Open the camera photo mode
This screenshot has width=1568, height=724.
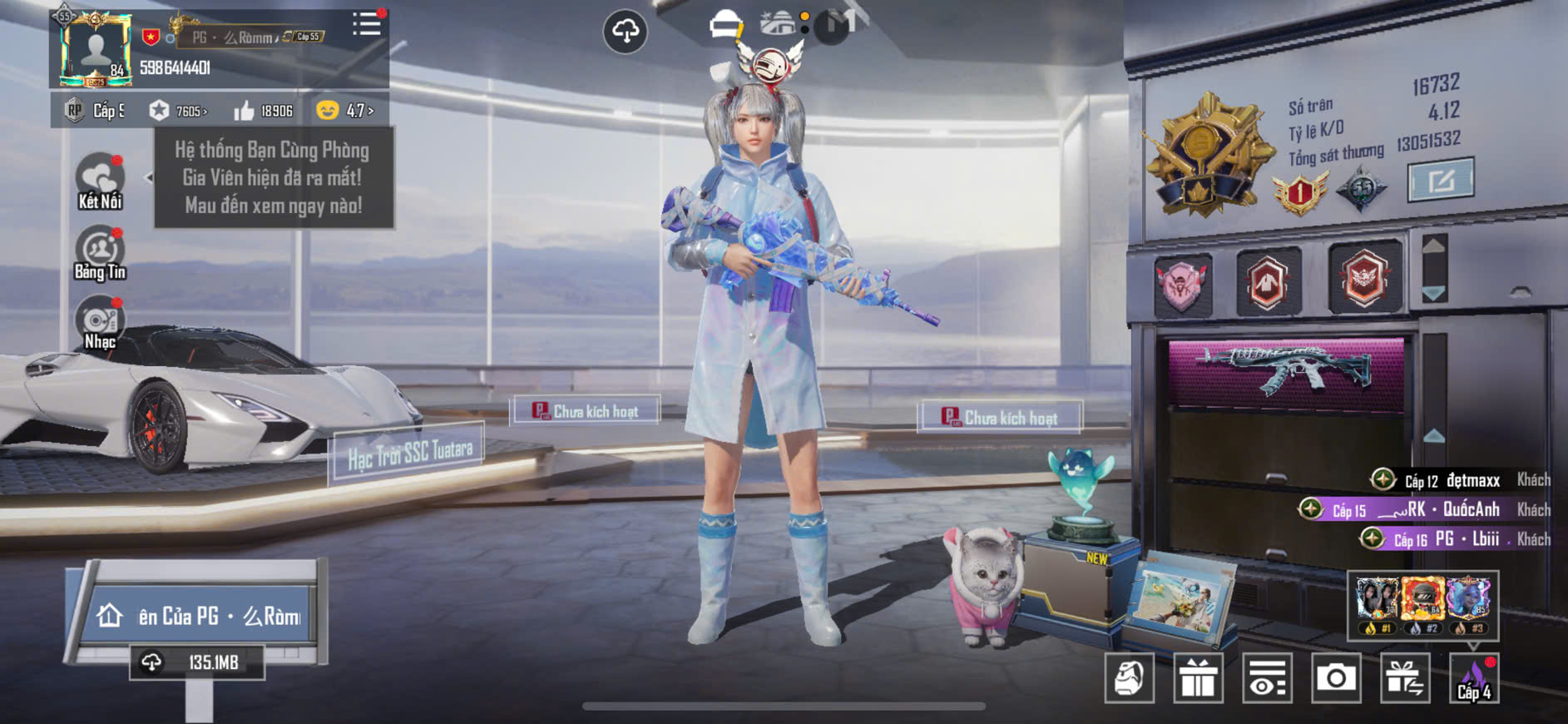(x=1335, y=678)
